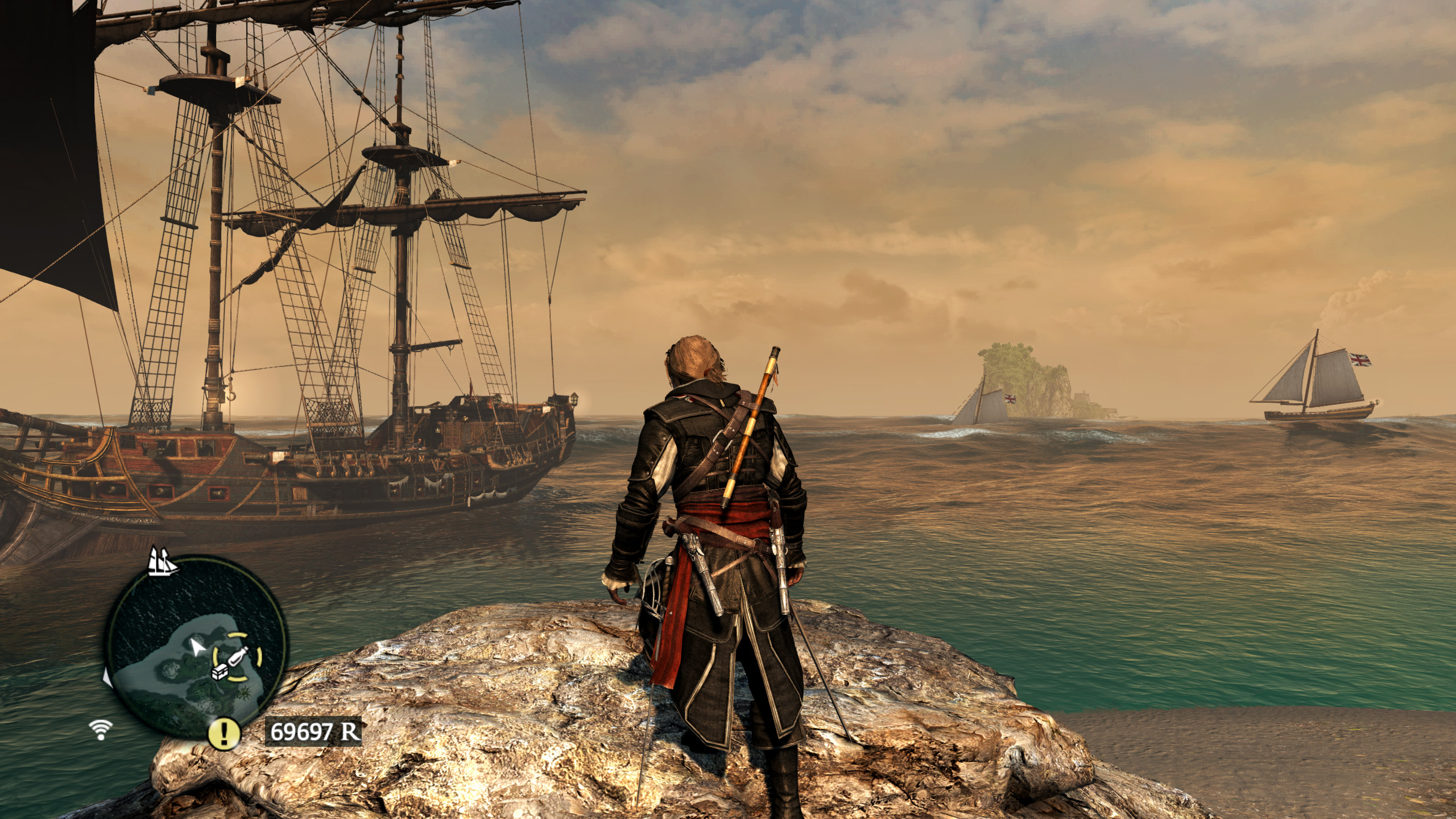Open the circular island minimap
This screenshot has width=1456, height=819.
pos(196,661)
